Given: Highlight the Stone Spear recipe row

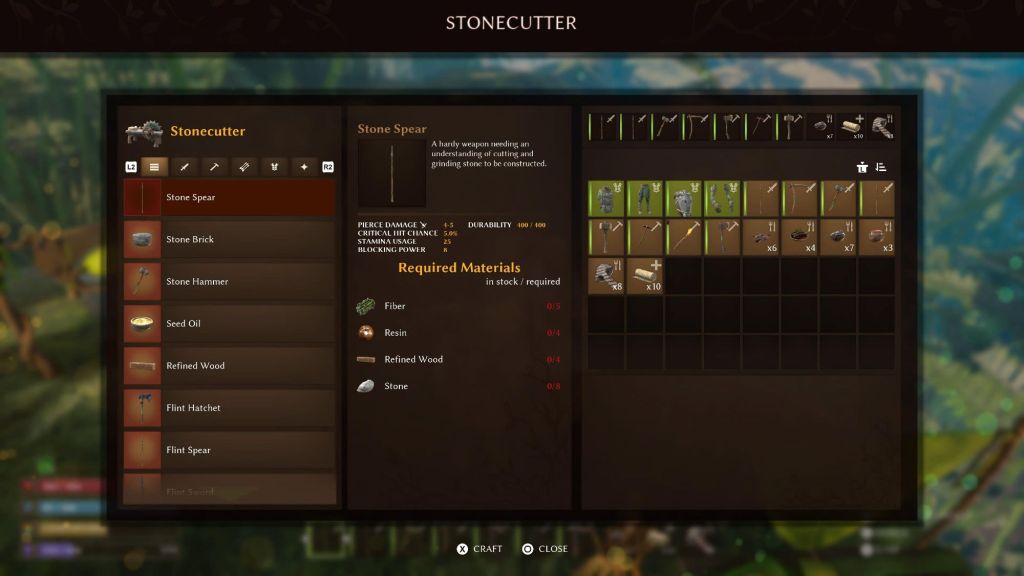Looking at the screenshot, I should point(229,198).
